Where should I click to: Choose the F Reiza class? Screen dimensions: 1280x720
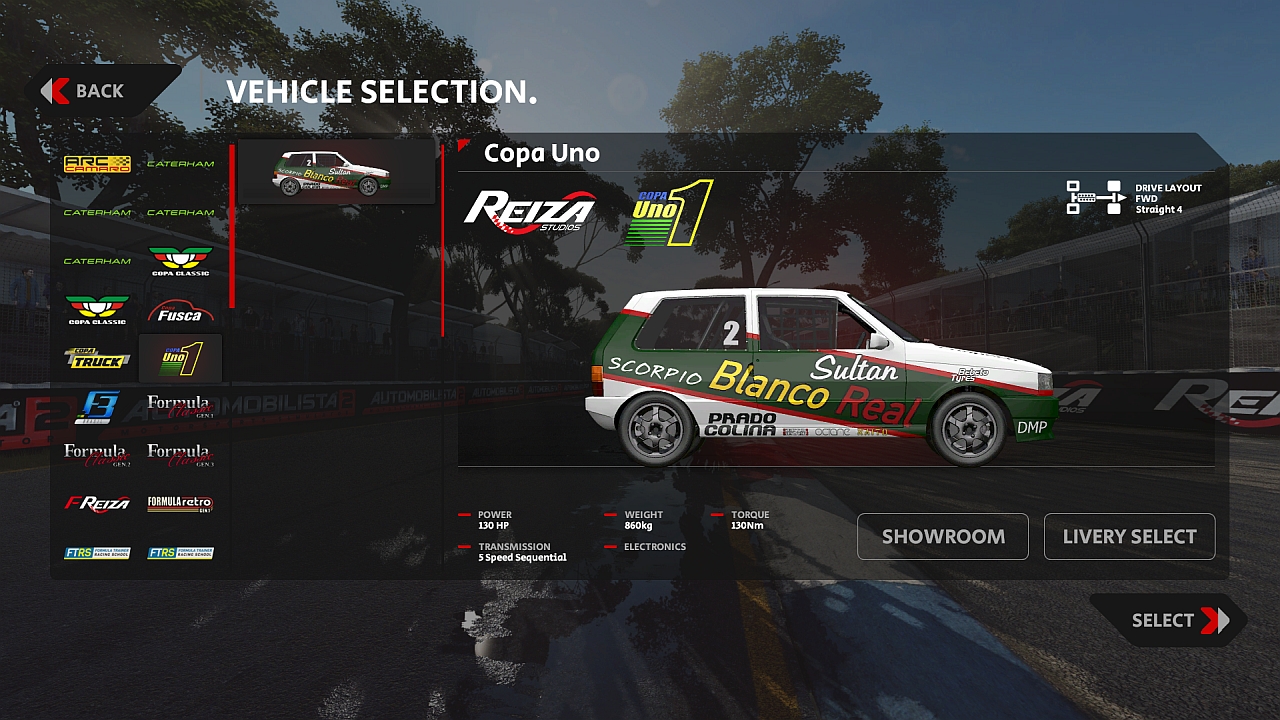point(97,504)
